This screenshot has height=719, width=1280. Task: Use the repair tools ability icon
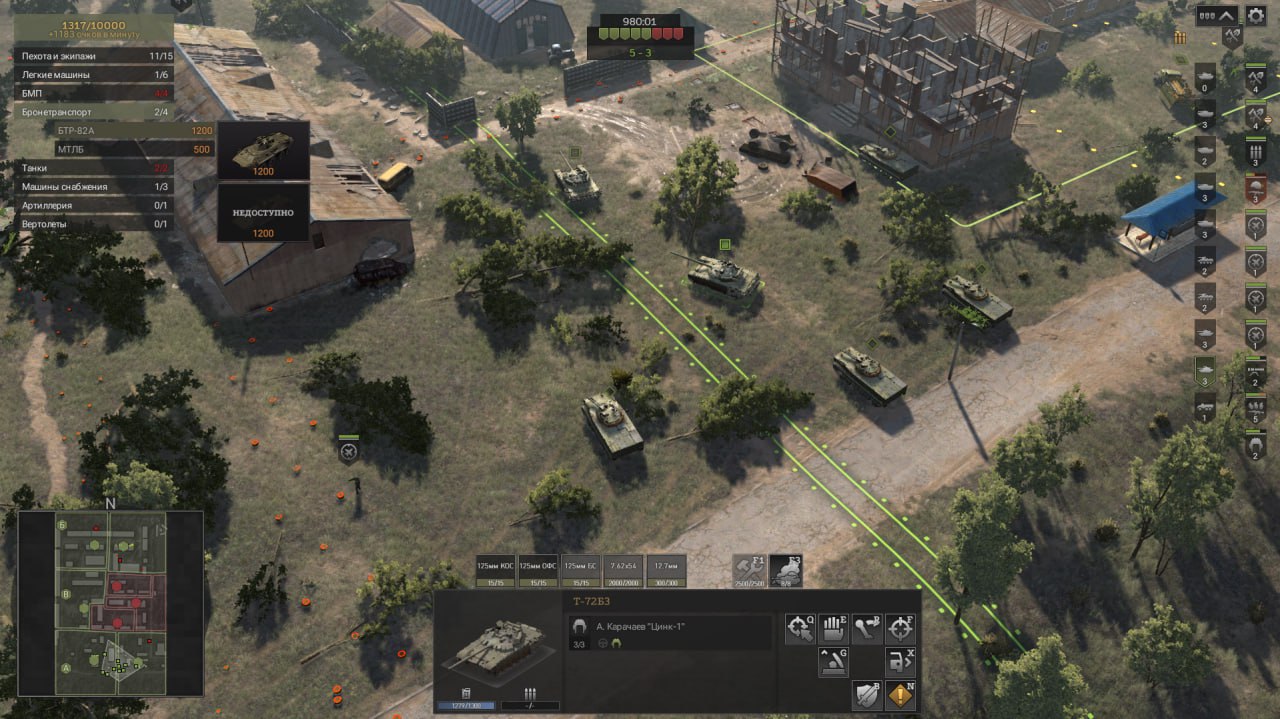point(748,570)
